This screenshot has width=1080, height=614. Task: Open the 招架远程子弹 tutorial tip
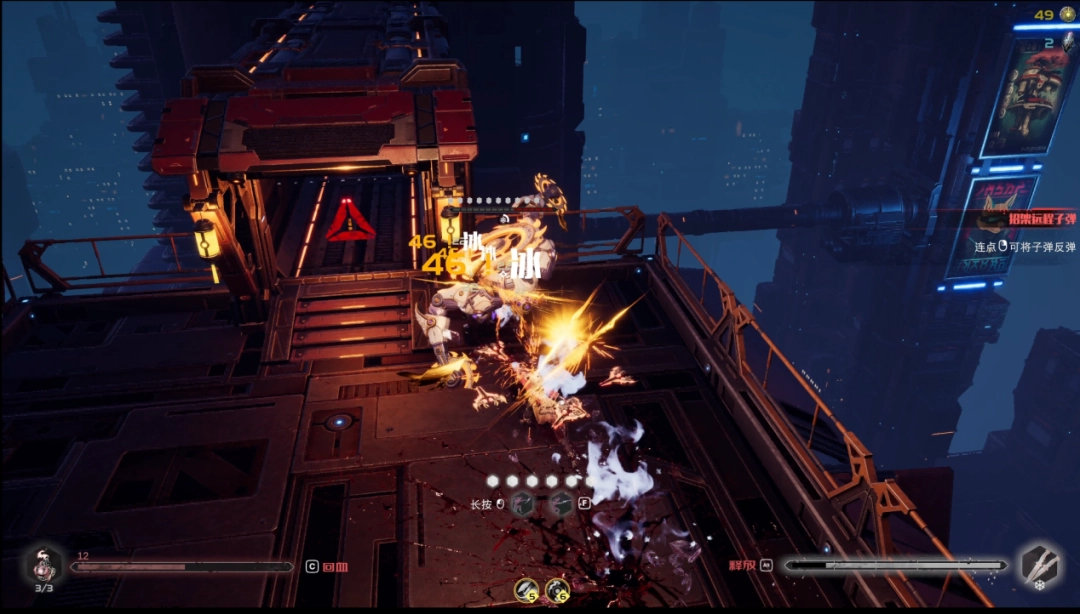(x=1016, y=217)
